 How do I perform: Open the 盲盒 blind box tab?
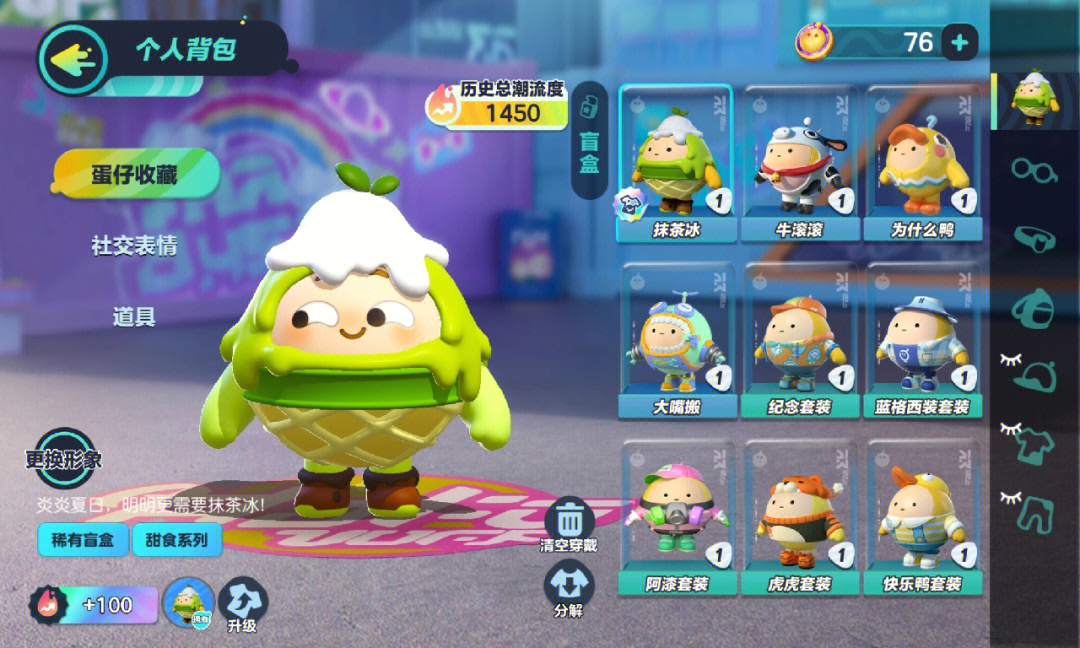tap(590, 140)
